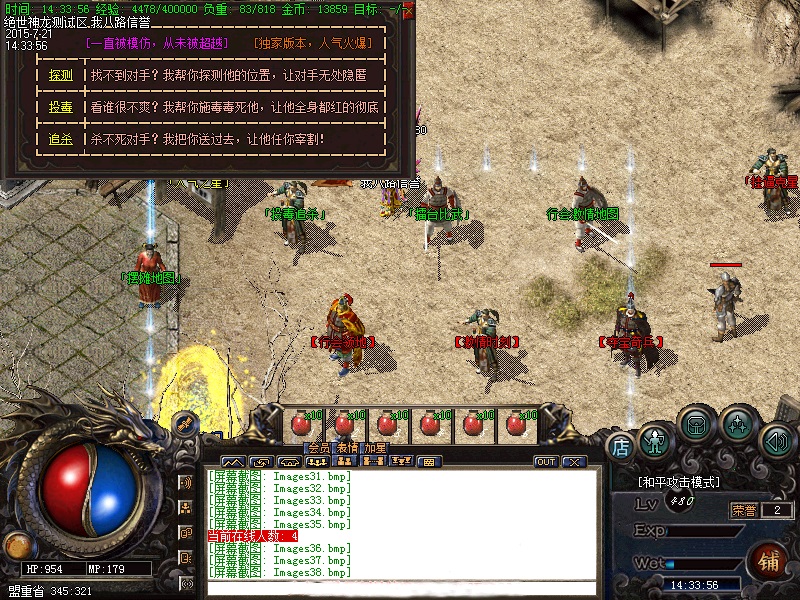Focus the chat text input line
The image size is (800, 600).
tap(400, 587)
